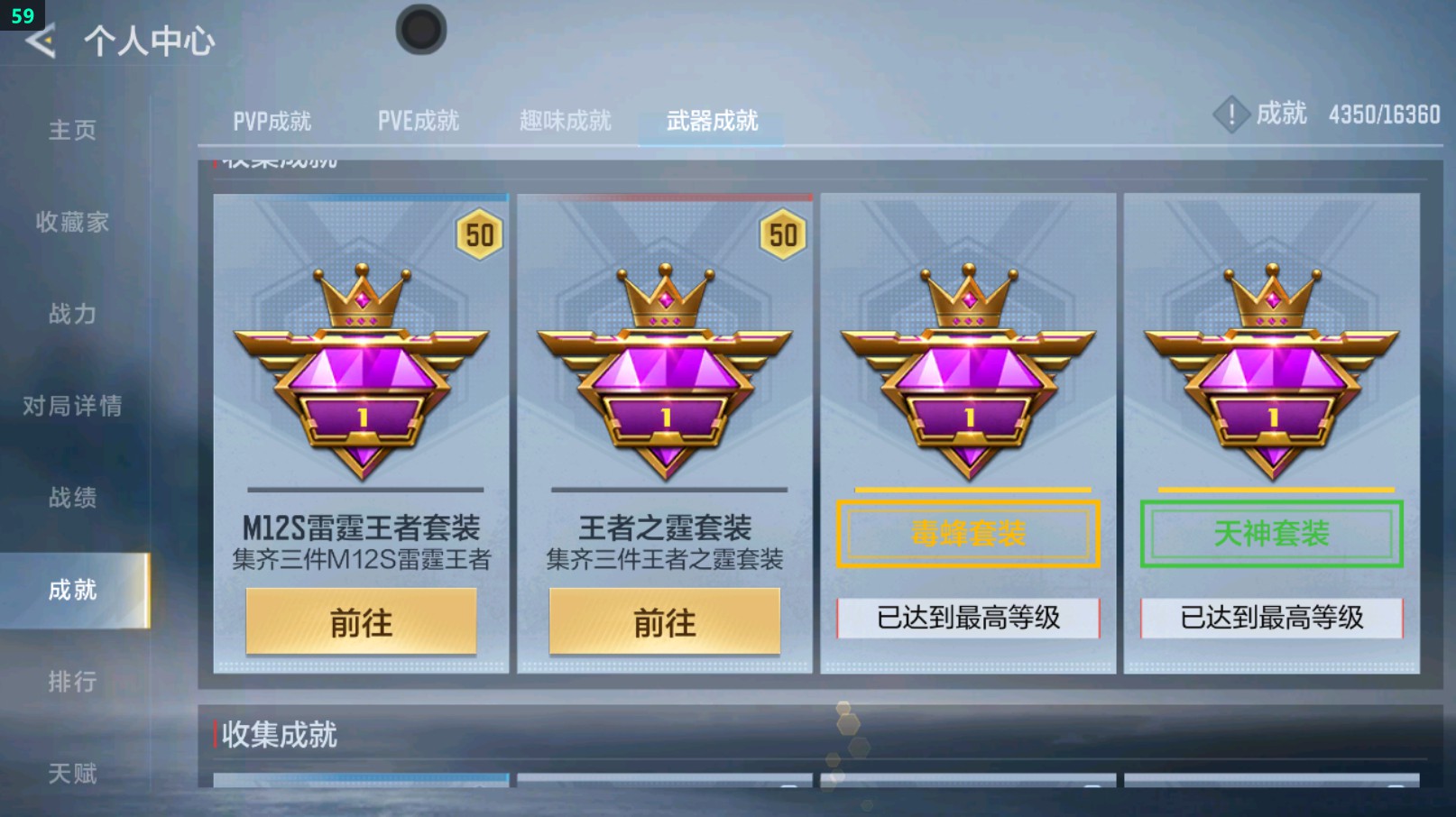
Task: Click the 前往 button on 王者之霆套装
Action: [x=665, y=621]
